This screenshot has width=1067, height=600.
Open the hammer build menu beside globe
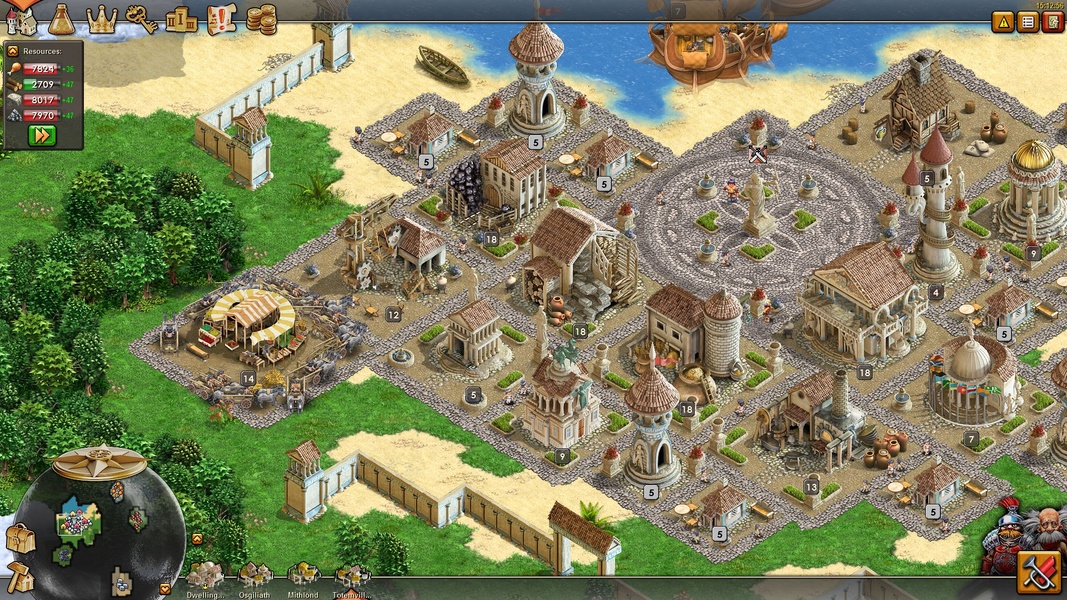(x=19, y=577)
